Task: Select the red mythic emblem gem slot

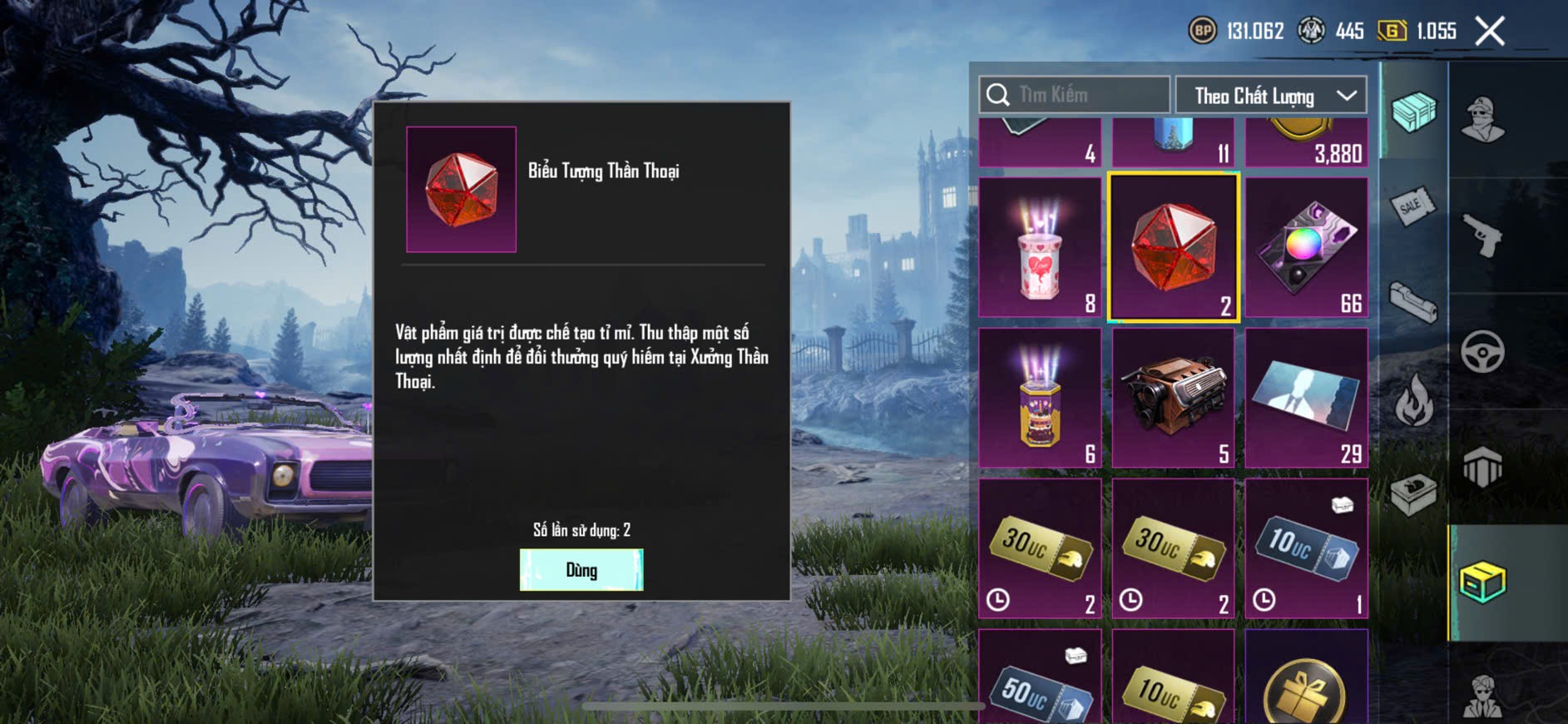Action: (1173, 247)
